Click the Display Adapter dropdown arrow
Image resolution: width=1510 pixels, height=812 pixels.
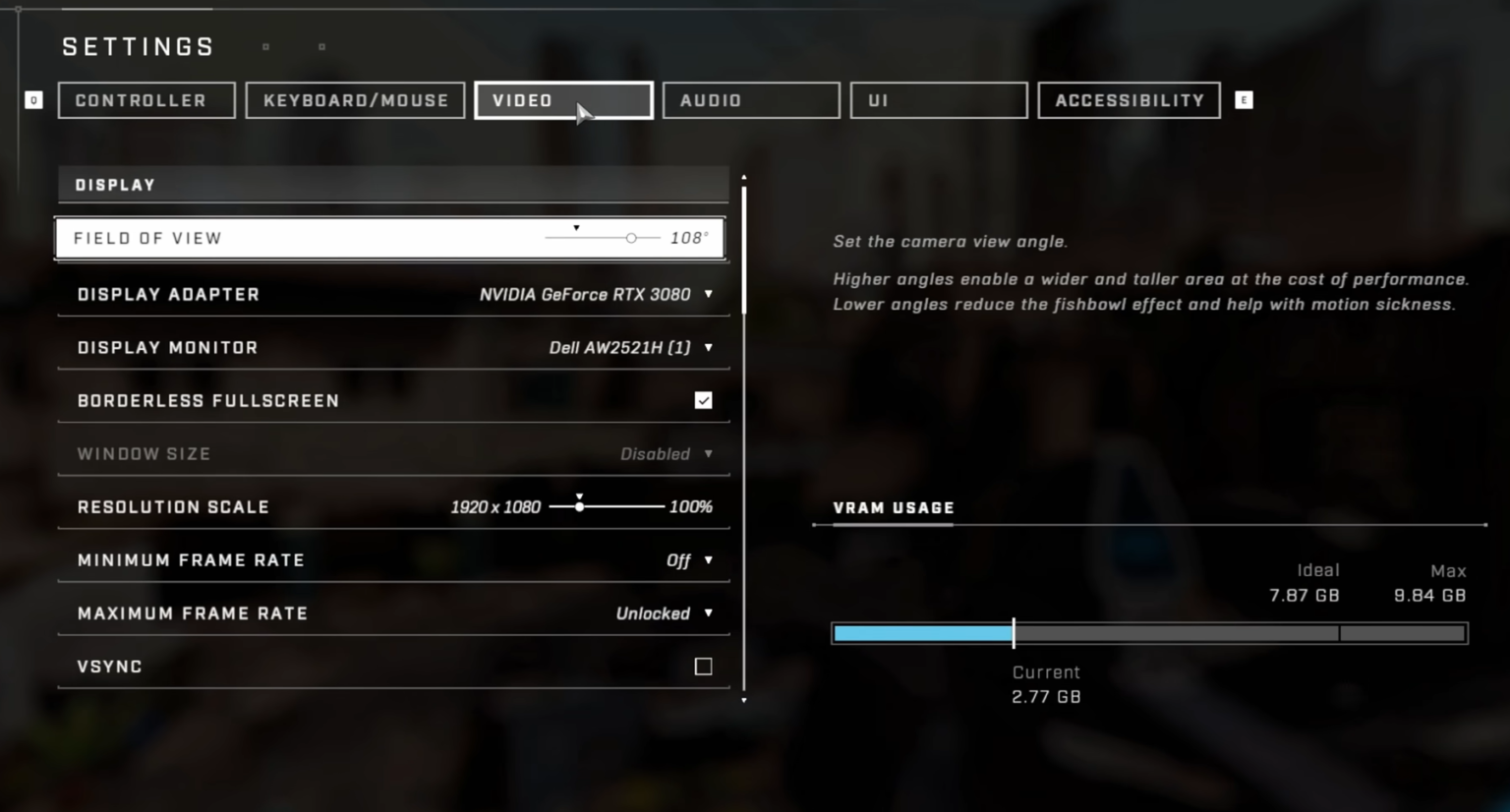[x=708, y=294]
